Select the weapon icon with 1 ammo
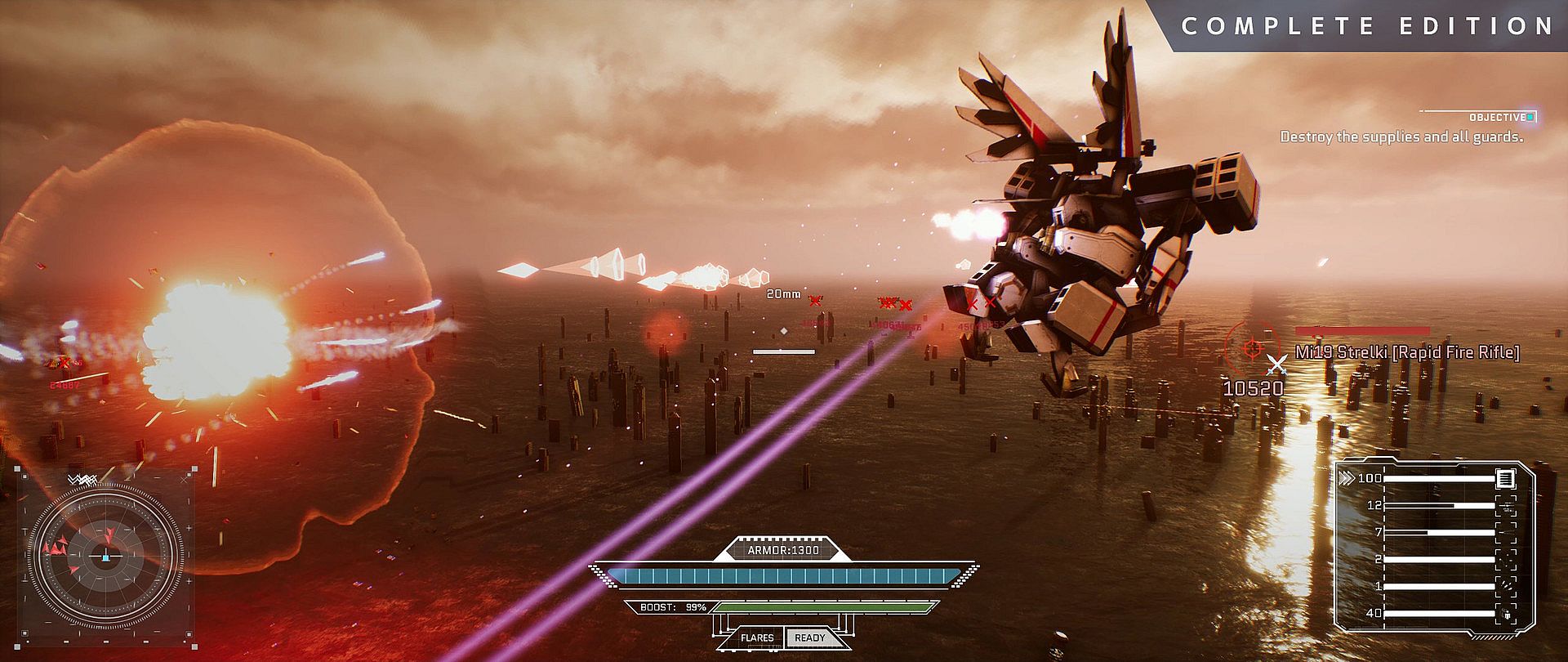 click(1504, 586)
